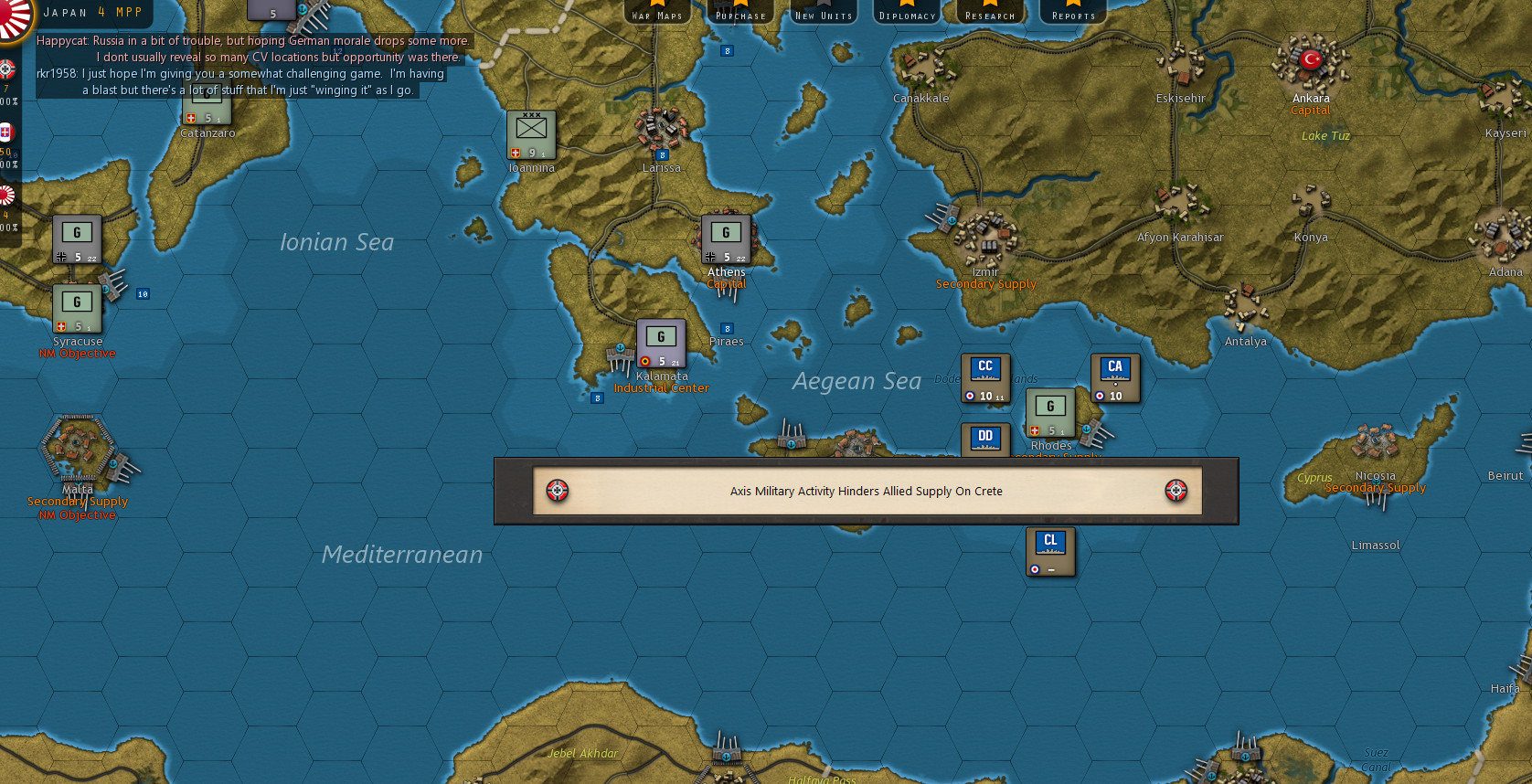Click the left crosshair emblem on the Crete notification

[559, 491]
